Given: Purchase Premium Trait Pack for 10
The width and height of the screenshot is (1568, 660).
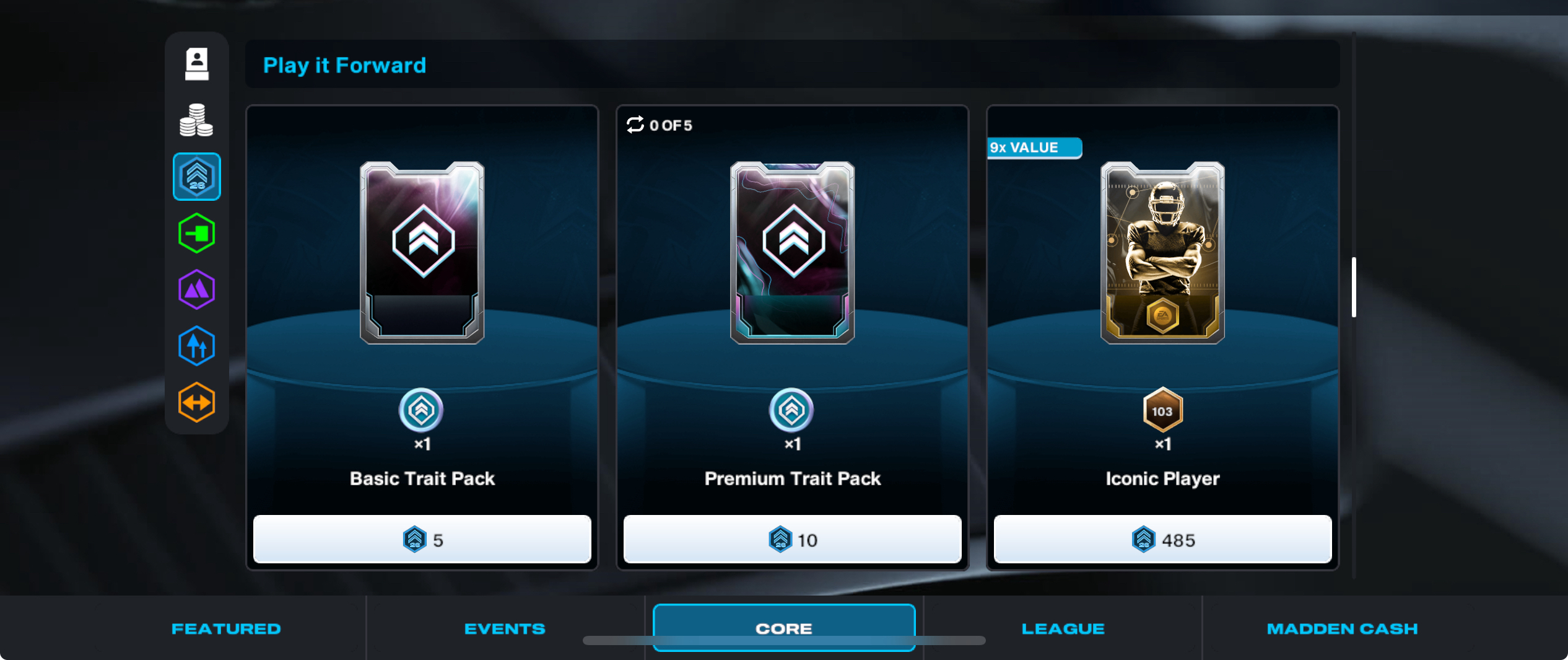Looking at the screenshot, I should pyautogui.click(x=792, y=539).
